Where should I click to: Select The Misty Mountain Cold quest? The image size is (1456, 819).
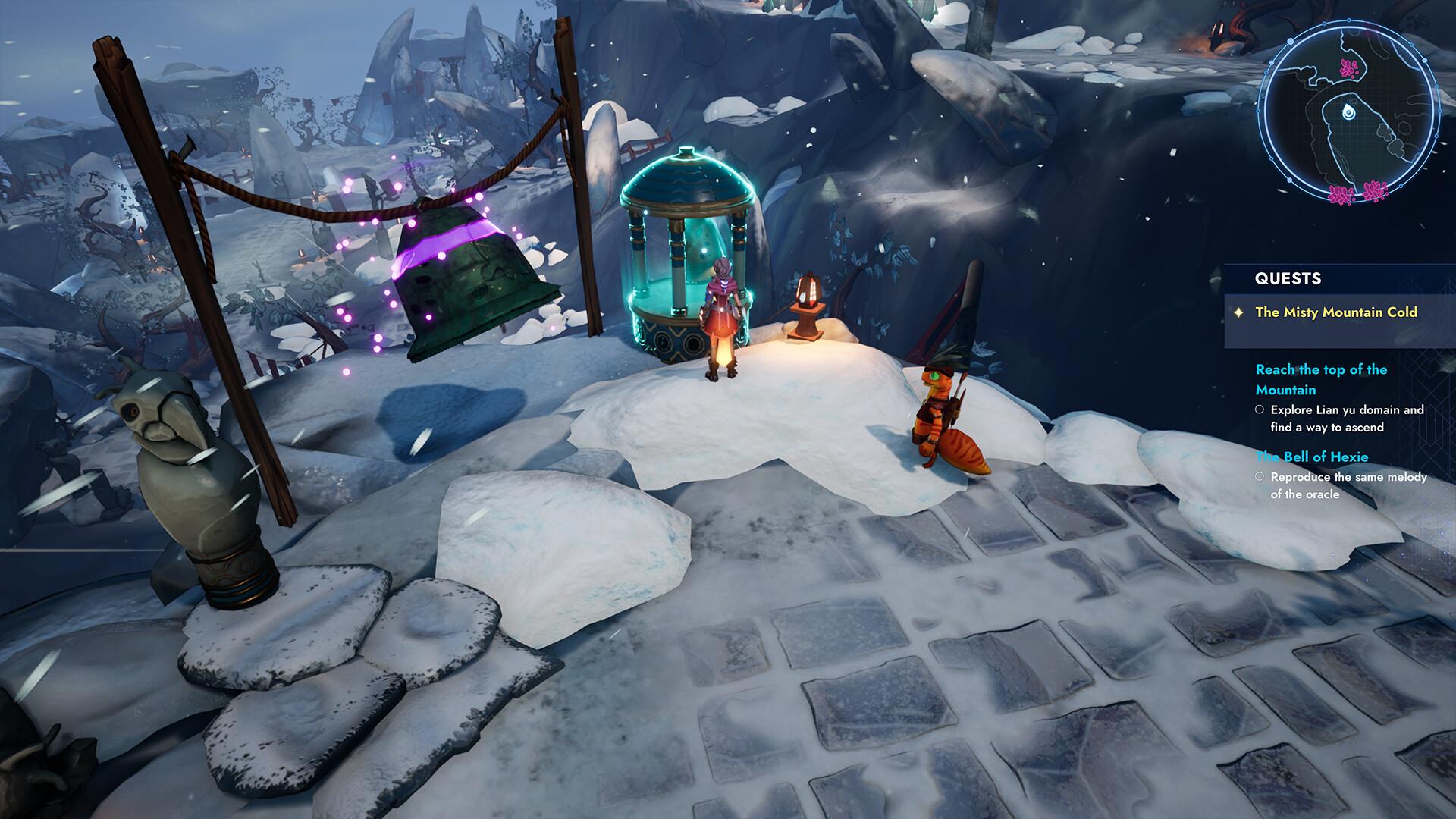(x=1336, y=312)
